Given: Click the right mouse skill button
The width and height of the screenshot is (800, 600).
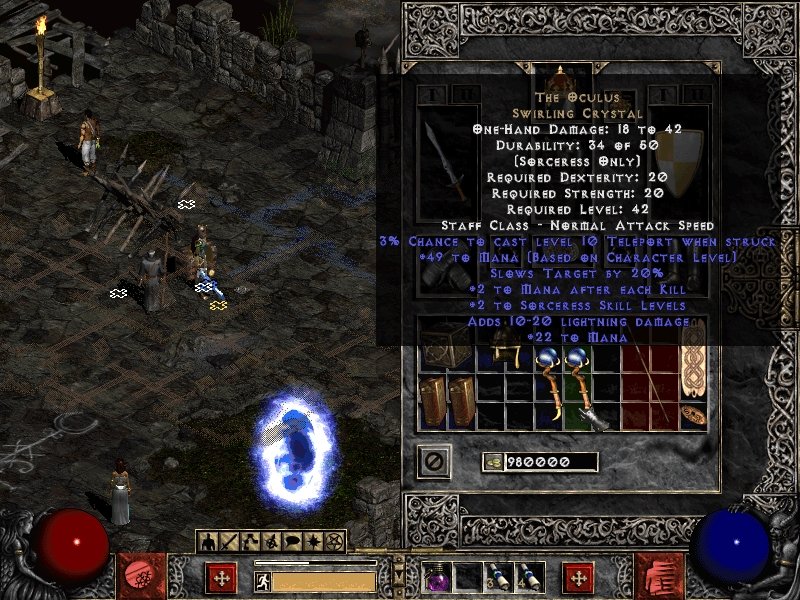Looking at the screenshot, I should pyautogui.click(x=578, y=577).
